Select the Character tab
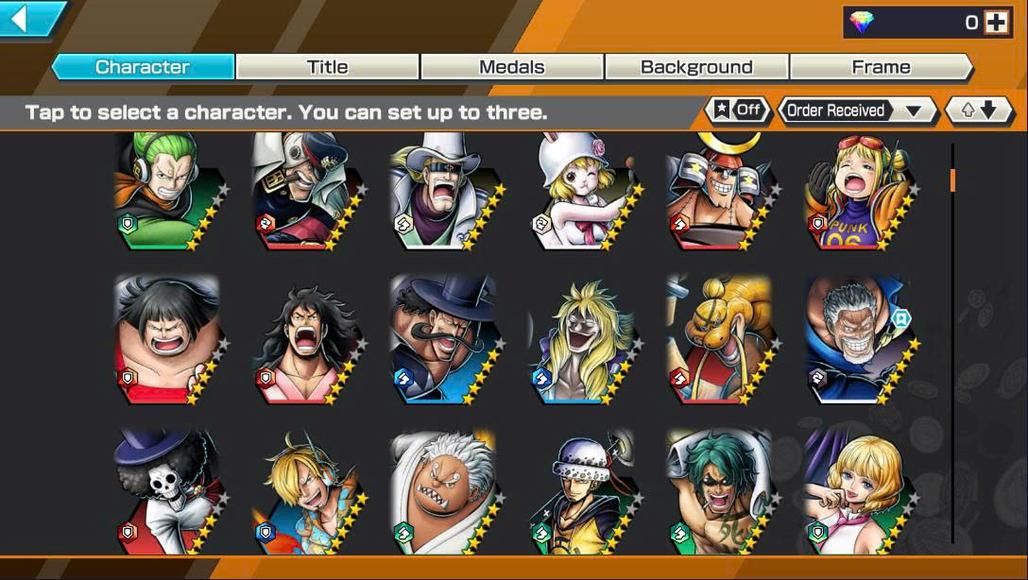The image size is (1028, 580). click(142, 67)
